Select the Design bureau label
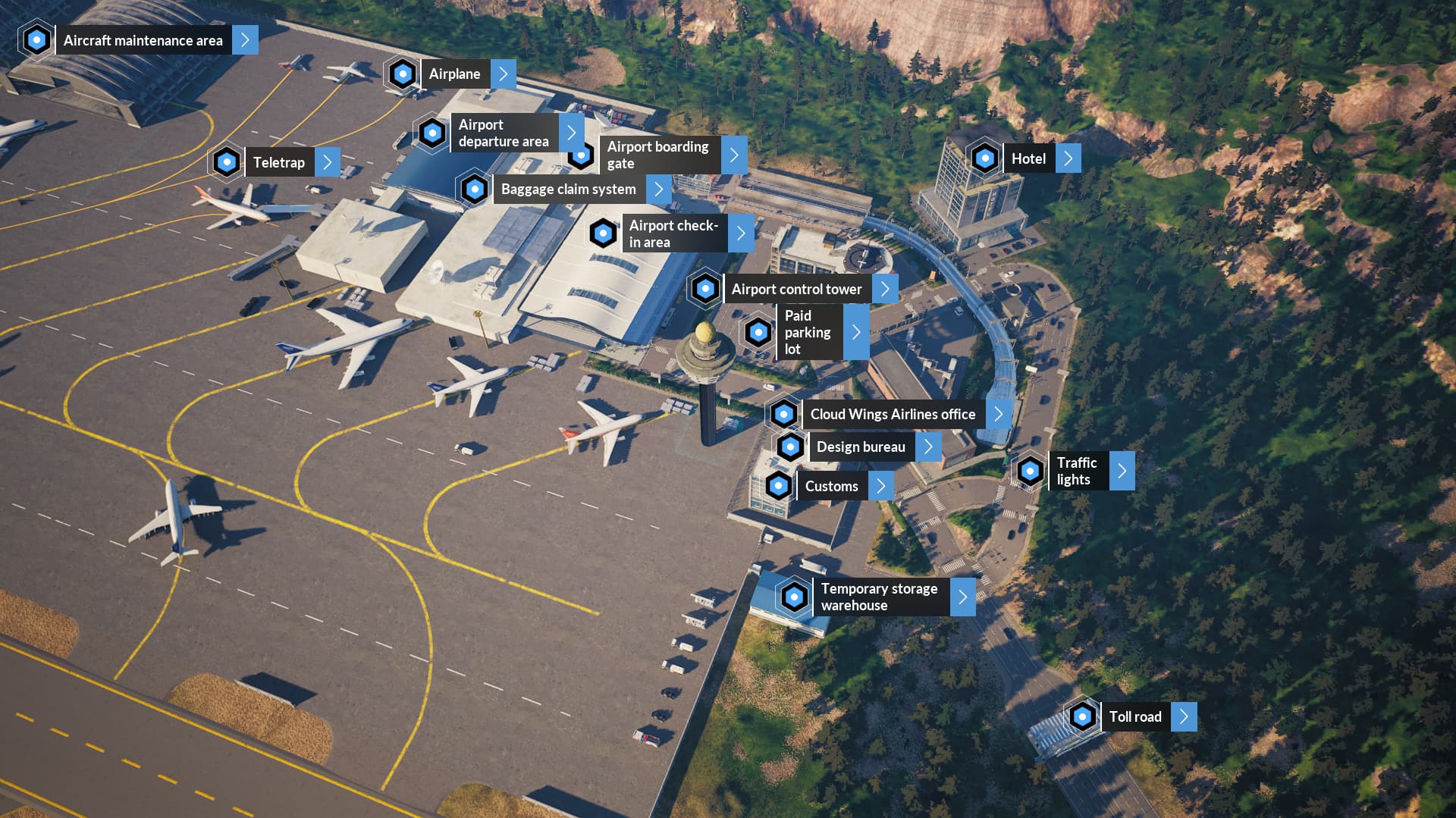The image size is (1456, 818). click(x=861, y=447)
